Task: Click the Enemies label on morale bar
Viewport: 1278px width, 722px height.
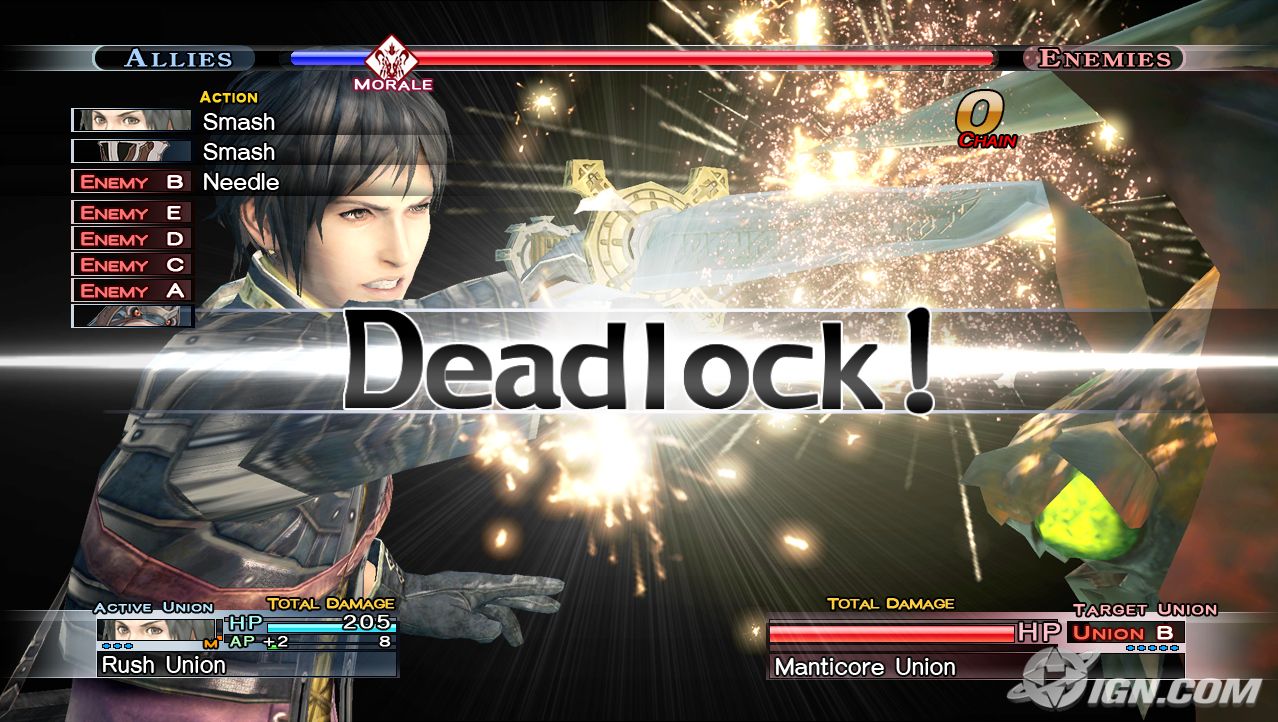Action: click(x=1104, y=58)
